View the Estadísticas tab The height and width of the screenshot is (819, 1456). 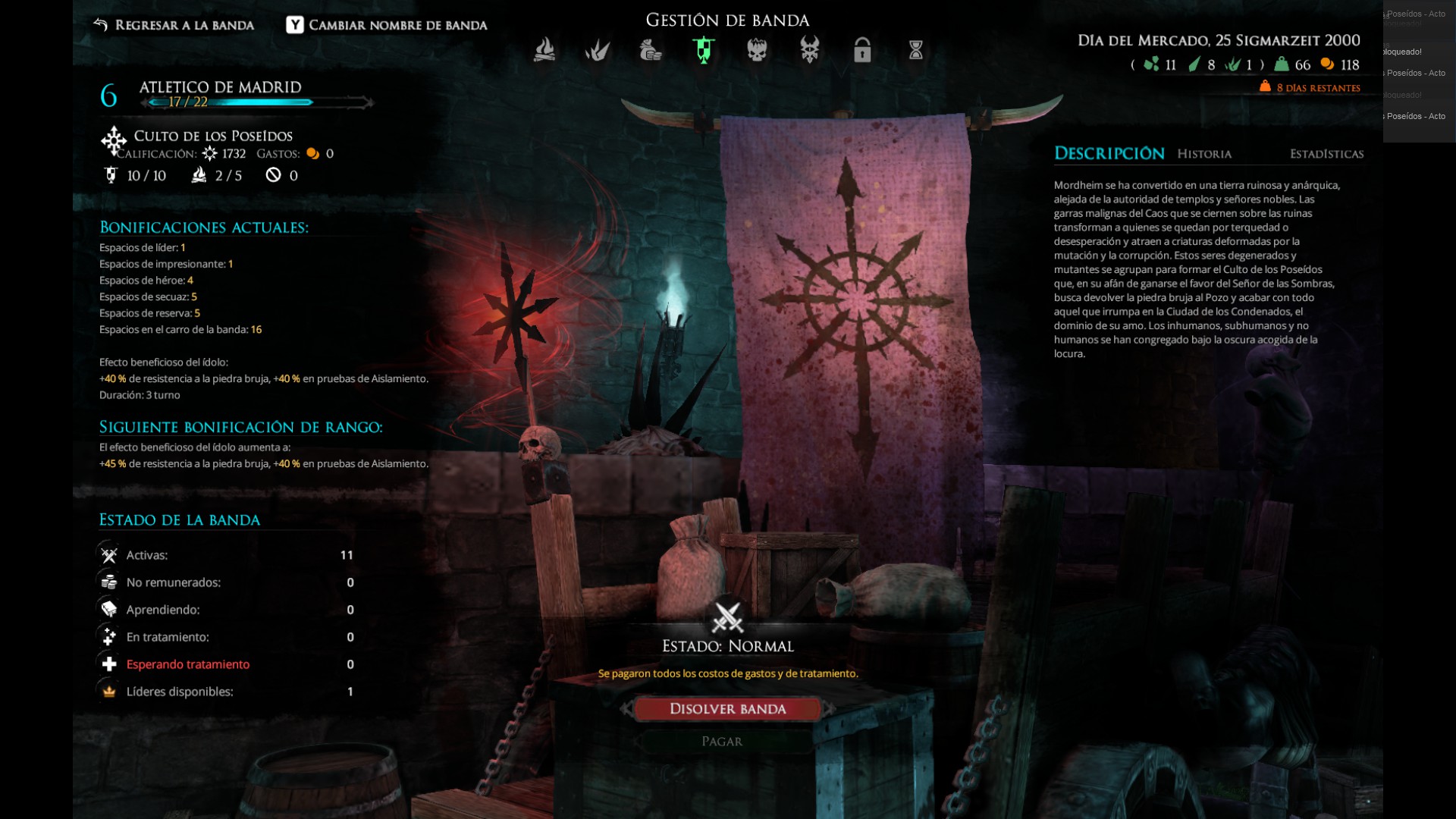pyautogui.click(x=1326, y=154)
